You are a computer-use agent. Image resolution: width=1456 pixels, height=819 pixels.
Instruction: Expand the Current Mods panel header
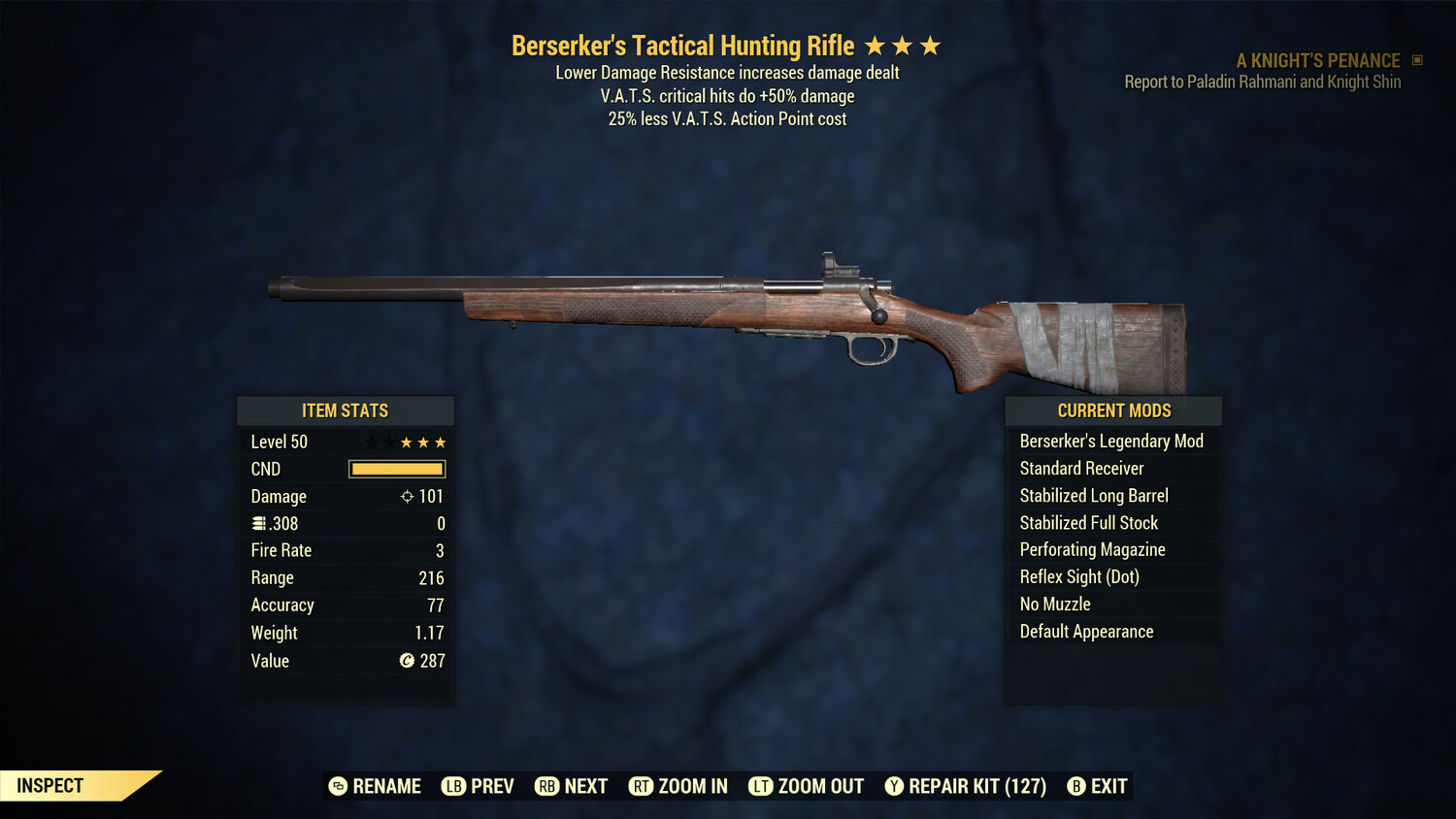[x=1112, y=410]
